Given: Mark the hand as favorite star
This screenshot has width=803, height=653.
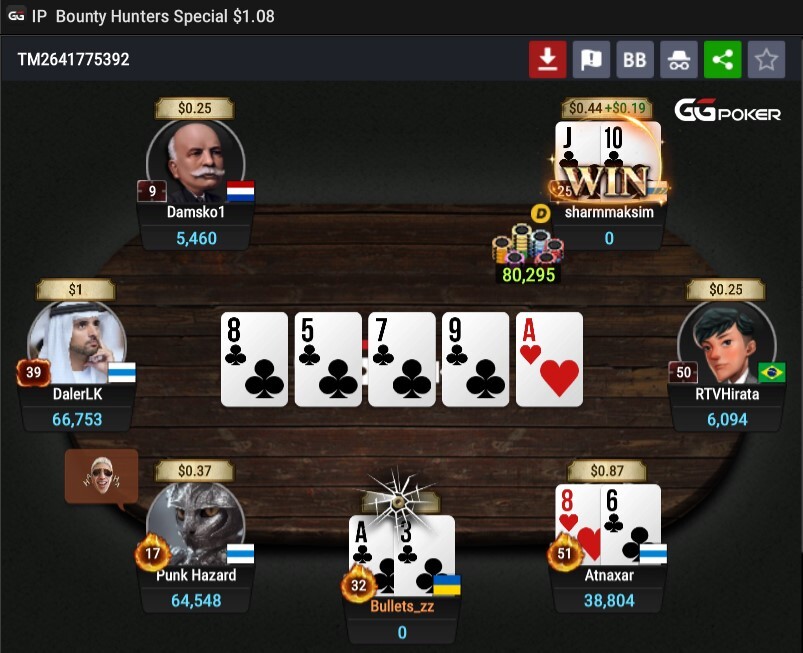Looking at the screenshot, I should (766, 60).
